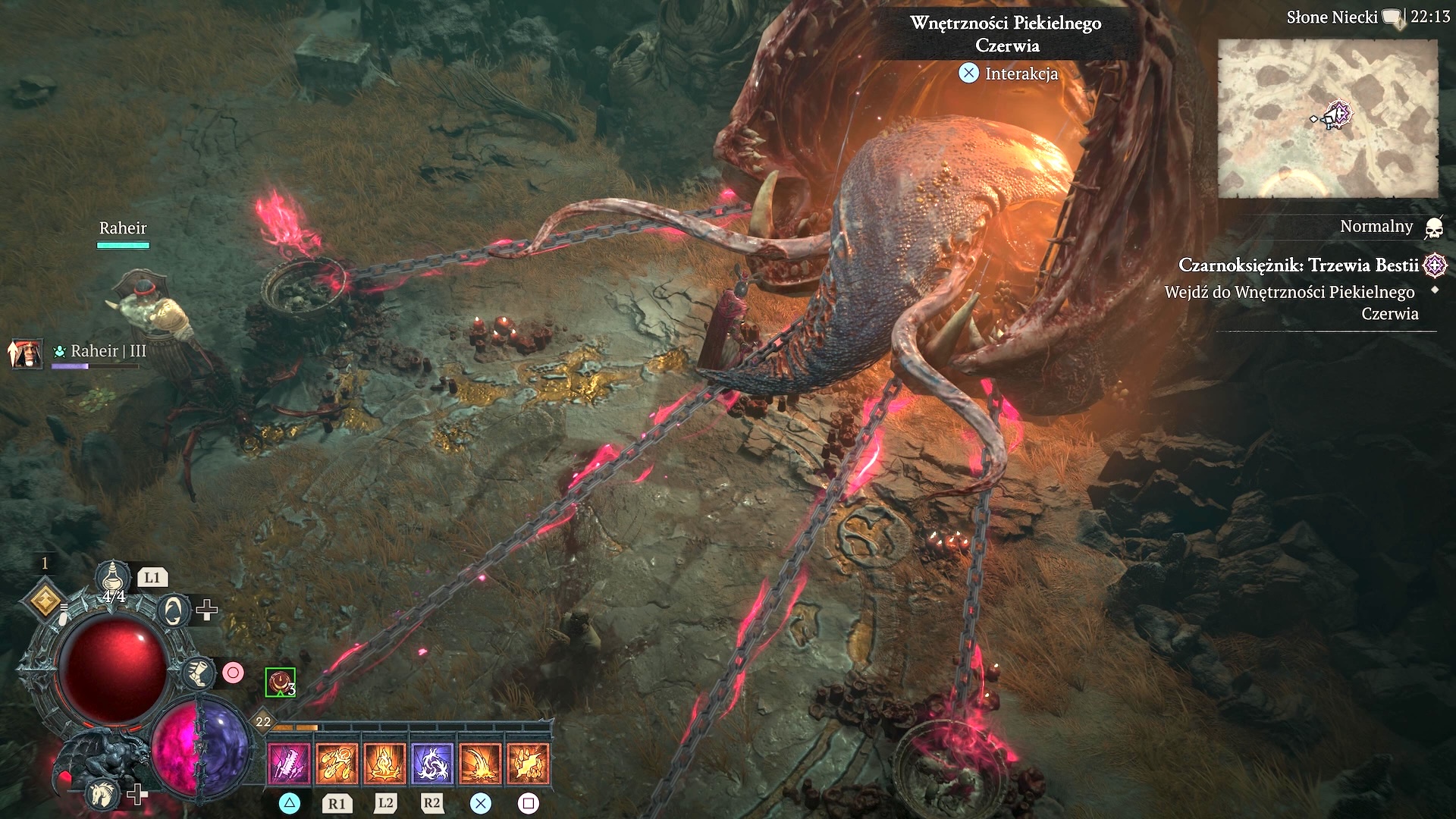Viewport: 1456px width, 819px height.
Task: Trigger the curved flame wave skill
Action: [480, 762]
